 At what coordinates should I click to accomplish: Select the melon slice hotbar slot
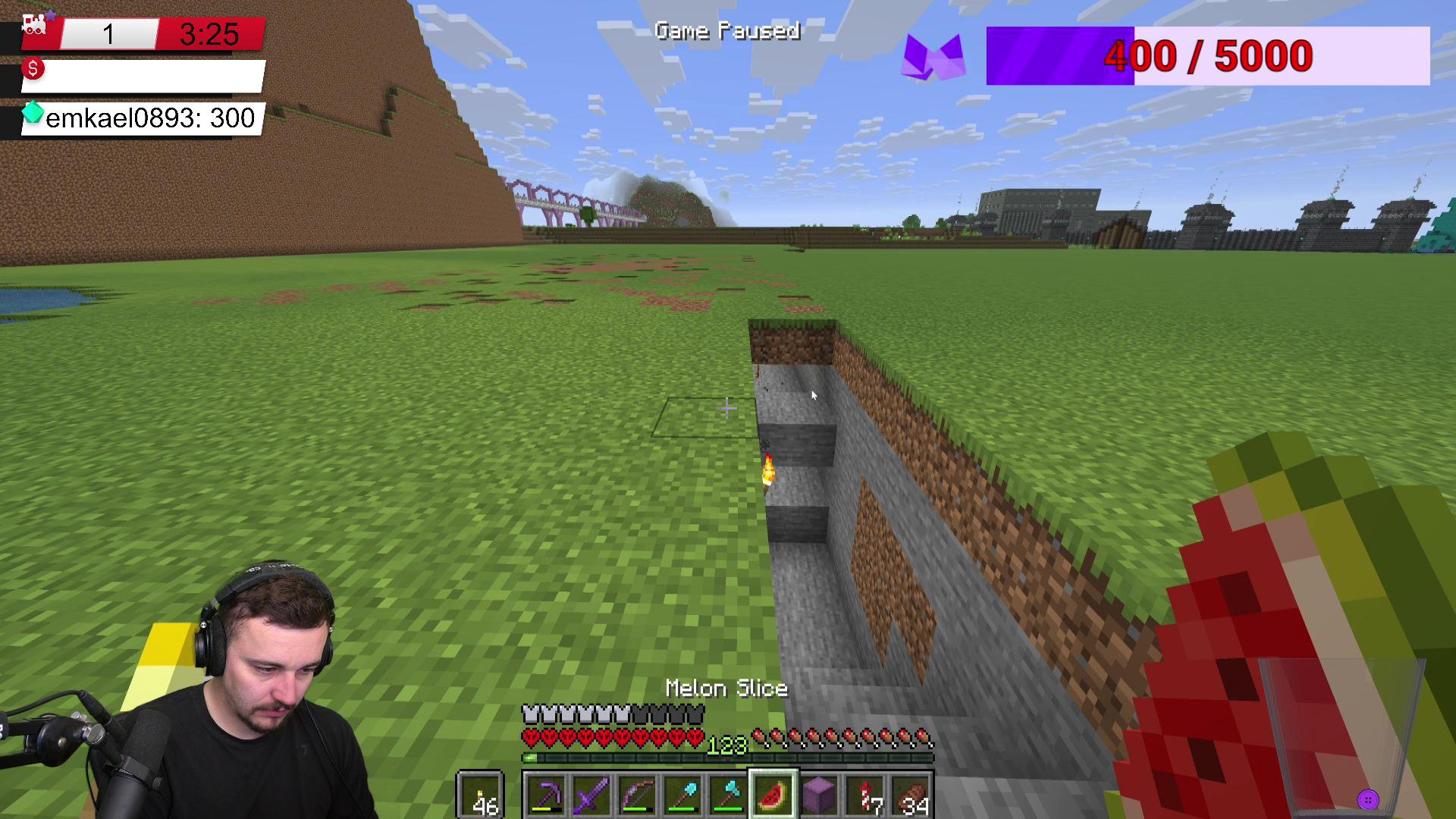(x=773, y=795)
